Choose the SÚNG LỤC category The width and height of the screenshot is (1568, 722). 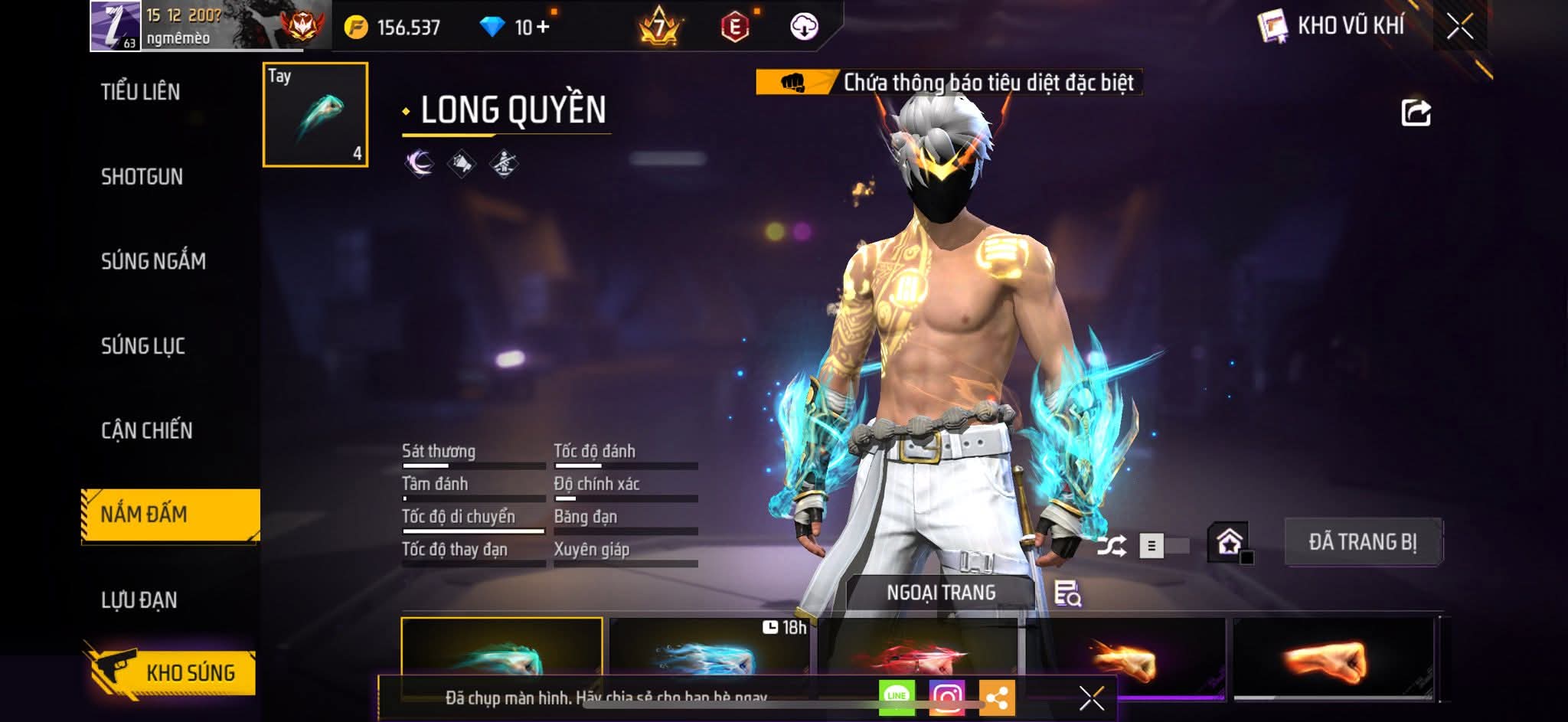[143, 346]
